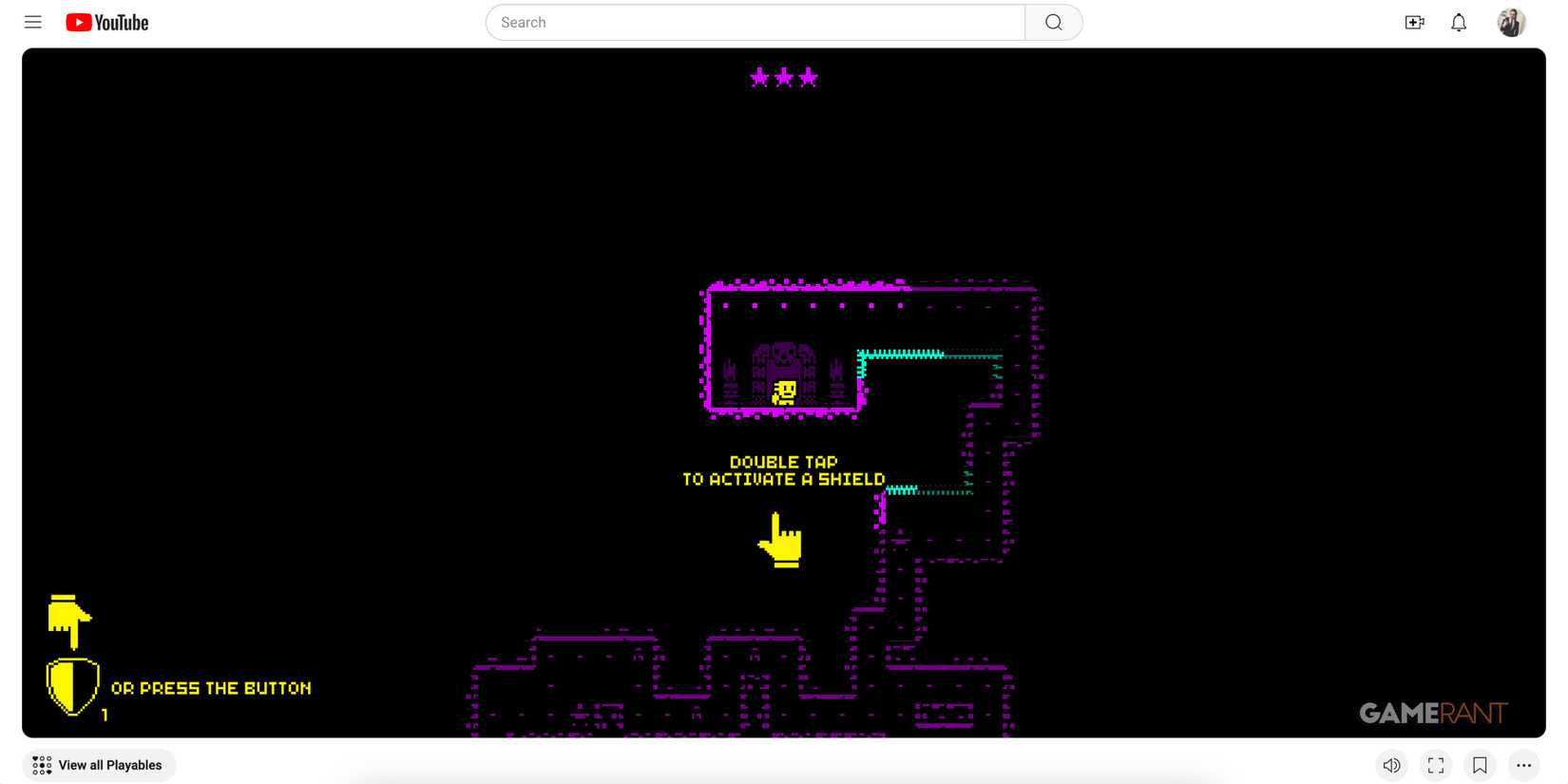Expand account options via profile picture
Viewport: 1568px width, 784px height.
coord(1510,21)
